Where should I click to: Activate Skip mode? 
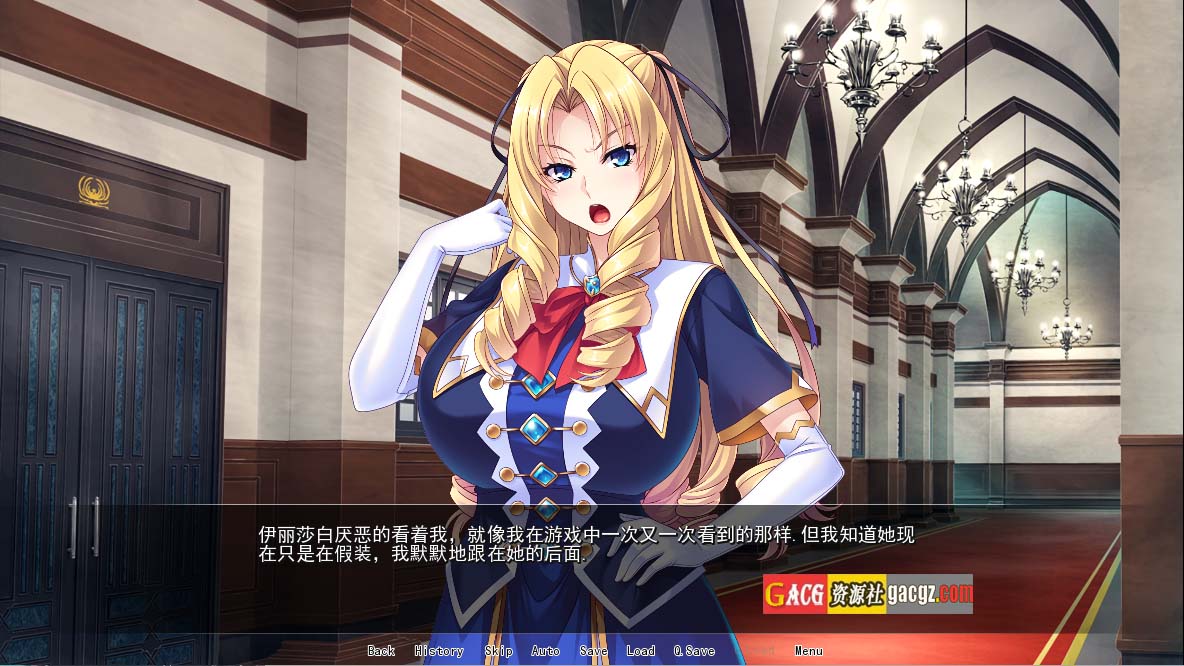[x=498, y=651]
